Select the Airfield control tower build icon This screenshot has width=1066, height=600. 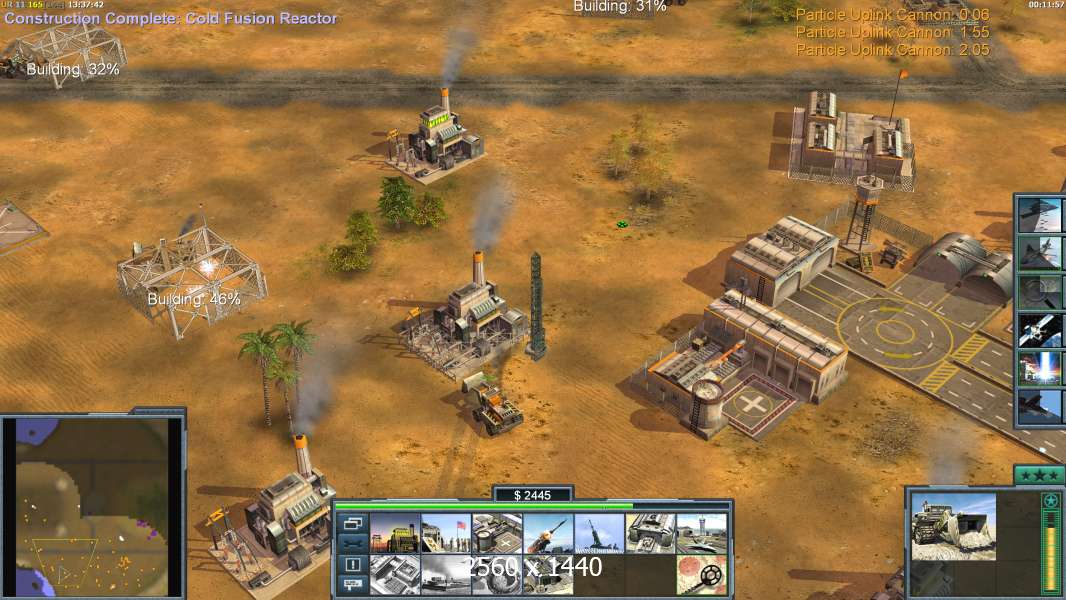(701, 534)
